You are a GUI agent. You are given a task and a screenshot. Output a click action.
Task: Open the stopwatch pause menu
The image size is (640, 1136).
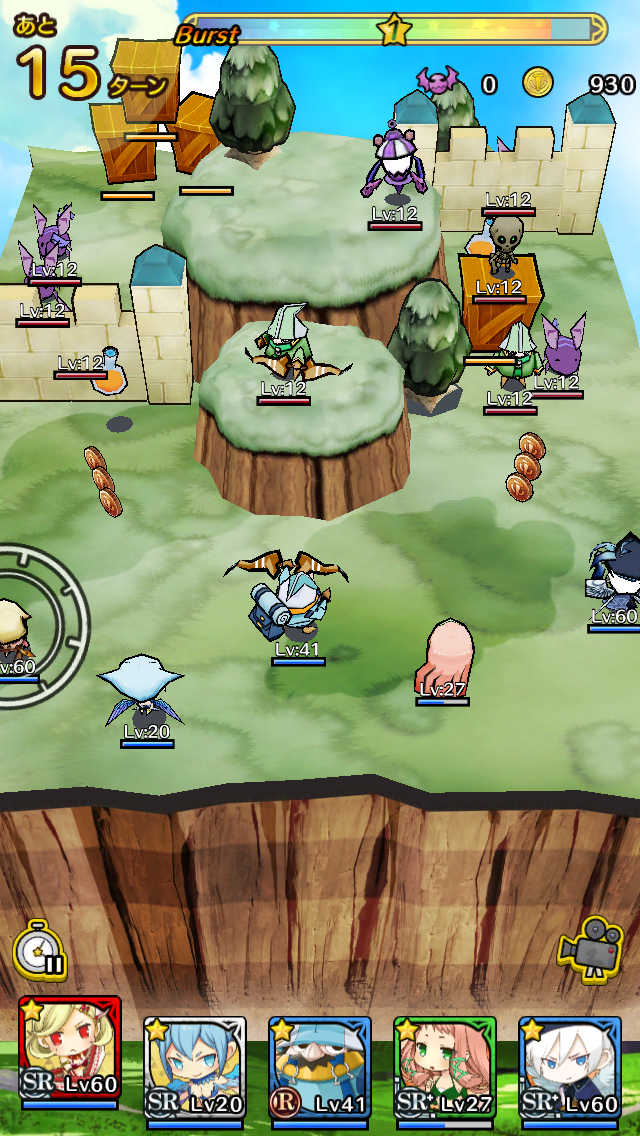[40, 949]
